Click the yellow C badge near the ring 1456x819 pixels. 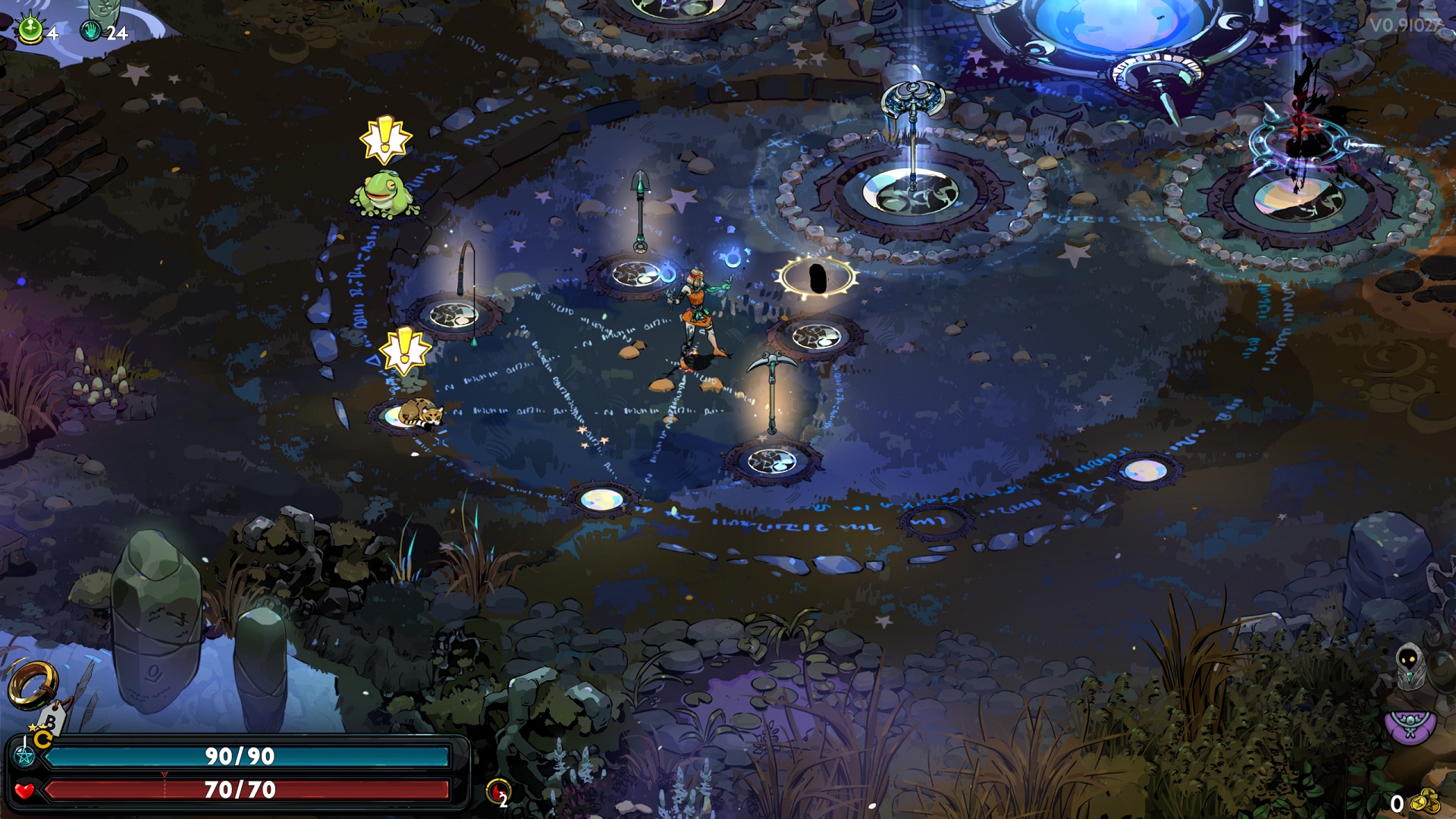(x=42, y=739)
